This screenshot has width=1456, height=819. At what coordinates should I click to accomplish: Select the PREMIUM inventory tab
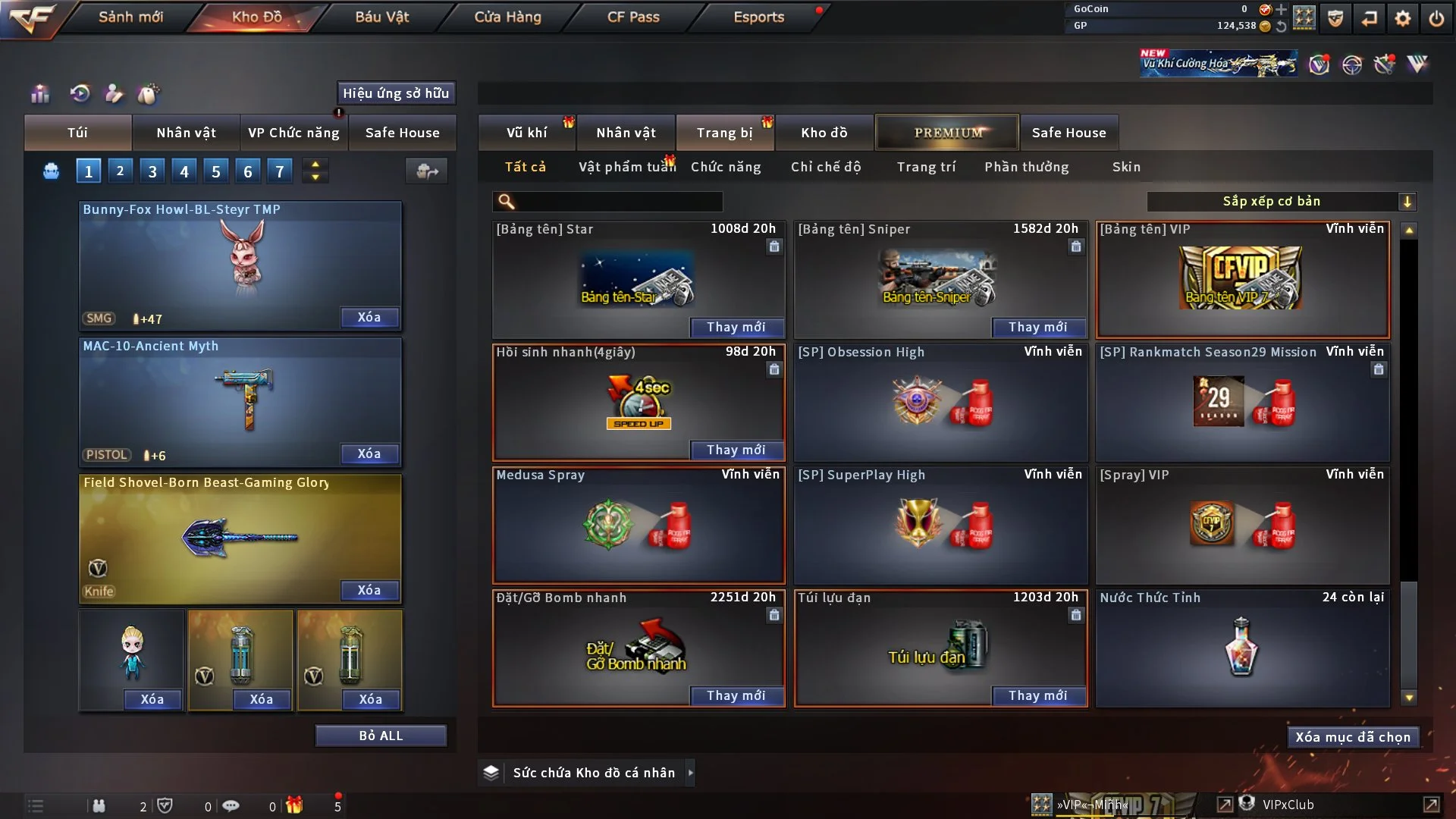click(x=948, y=133)
